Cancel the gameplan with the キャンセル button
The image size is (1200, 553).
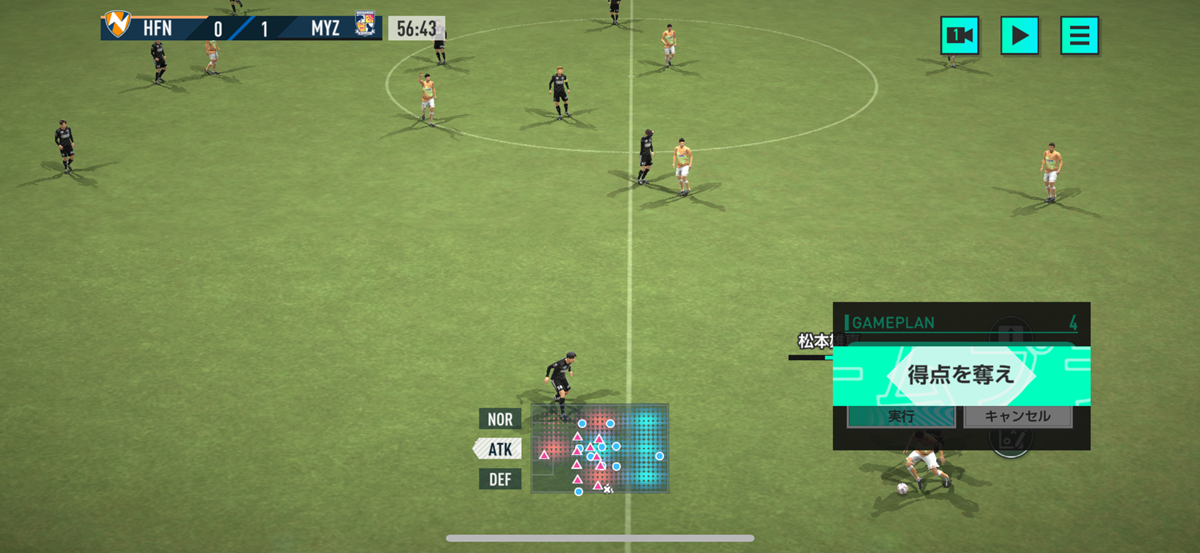1017,416
